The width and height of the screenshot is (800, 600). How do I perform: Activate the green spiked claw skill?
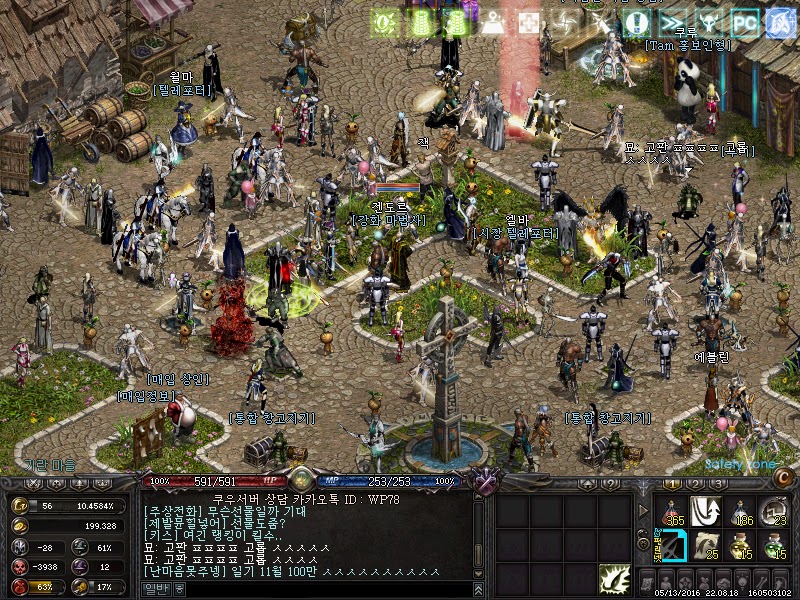tap(613, 578)
